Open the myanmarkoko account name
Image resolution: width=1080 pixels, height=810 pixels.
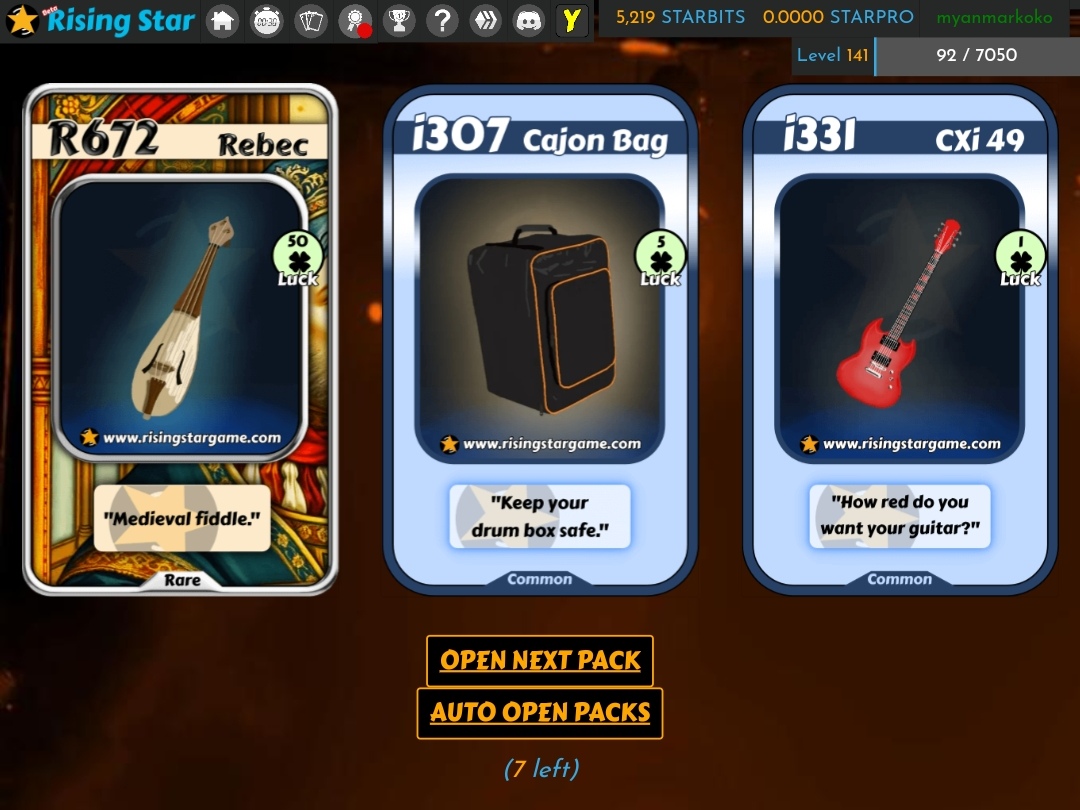point(994,18)
